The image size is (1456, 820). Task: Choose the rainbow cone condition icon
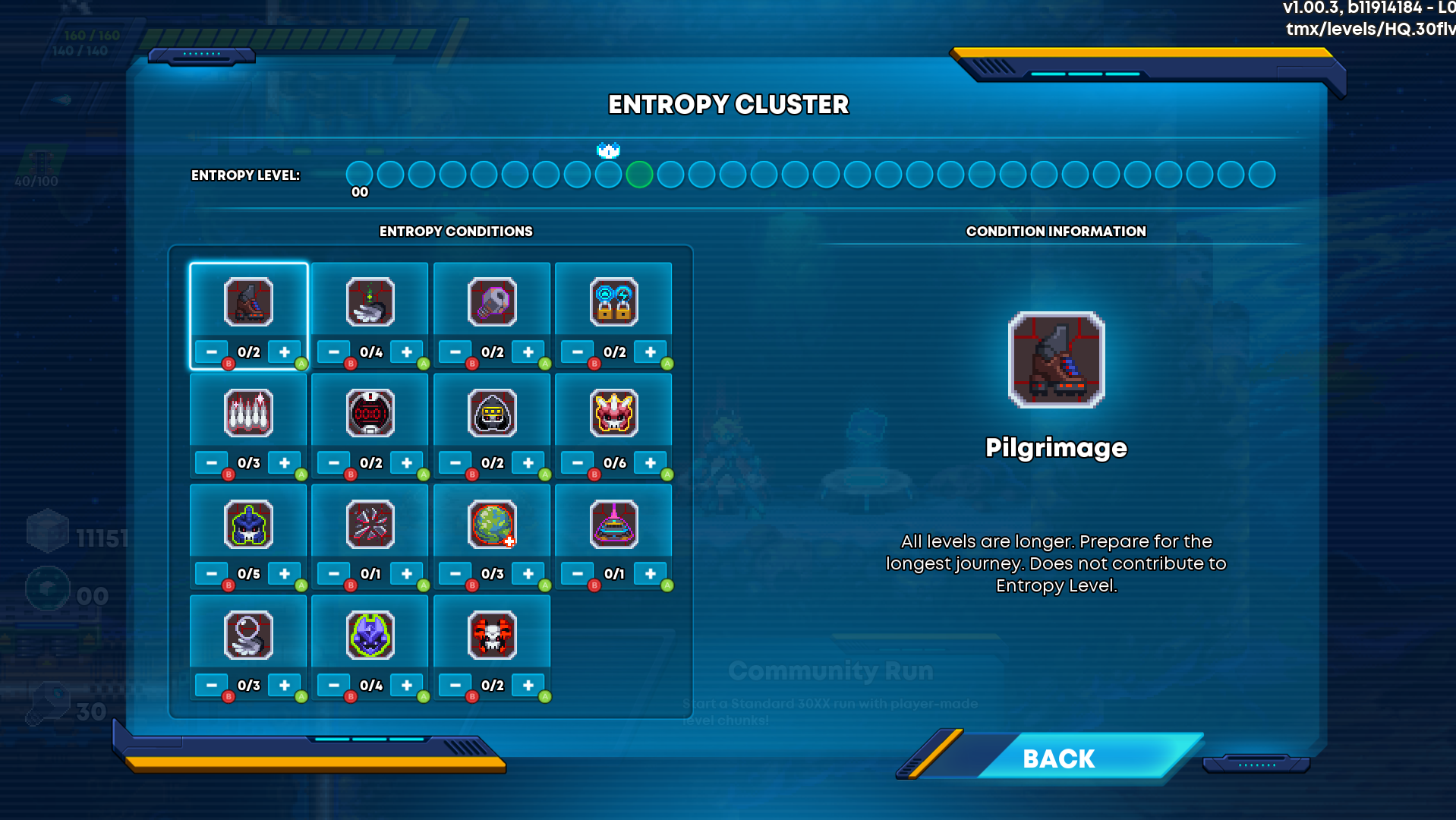(613, 524)
